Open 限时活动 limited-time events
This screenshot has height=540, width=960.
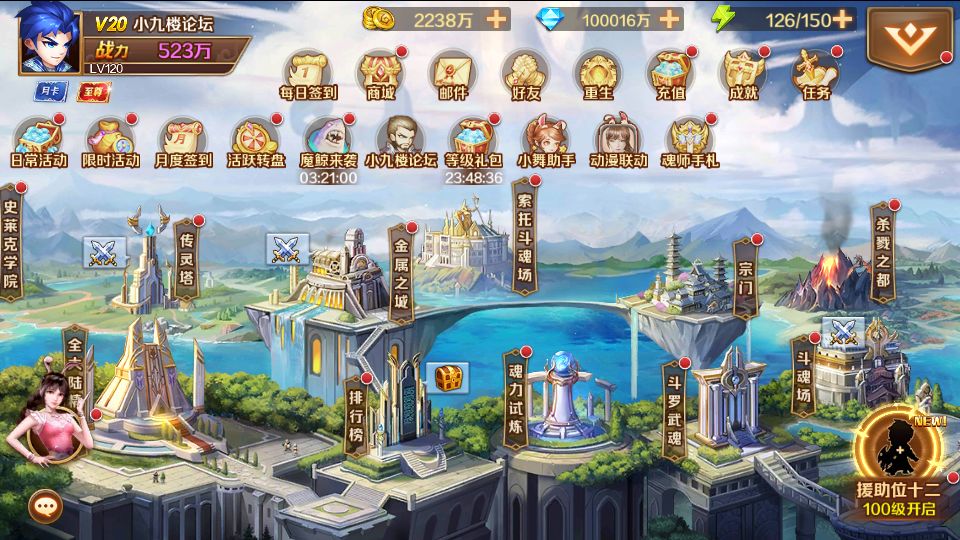[111, 139]
